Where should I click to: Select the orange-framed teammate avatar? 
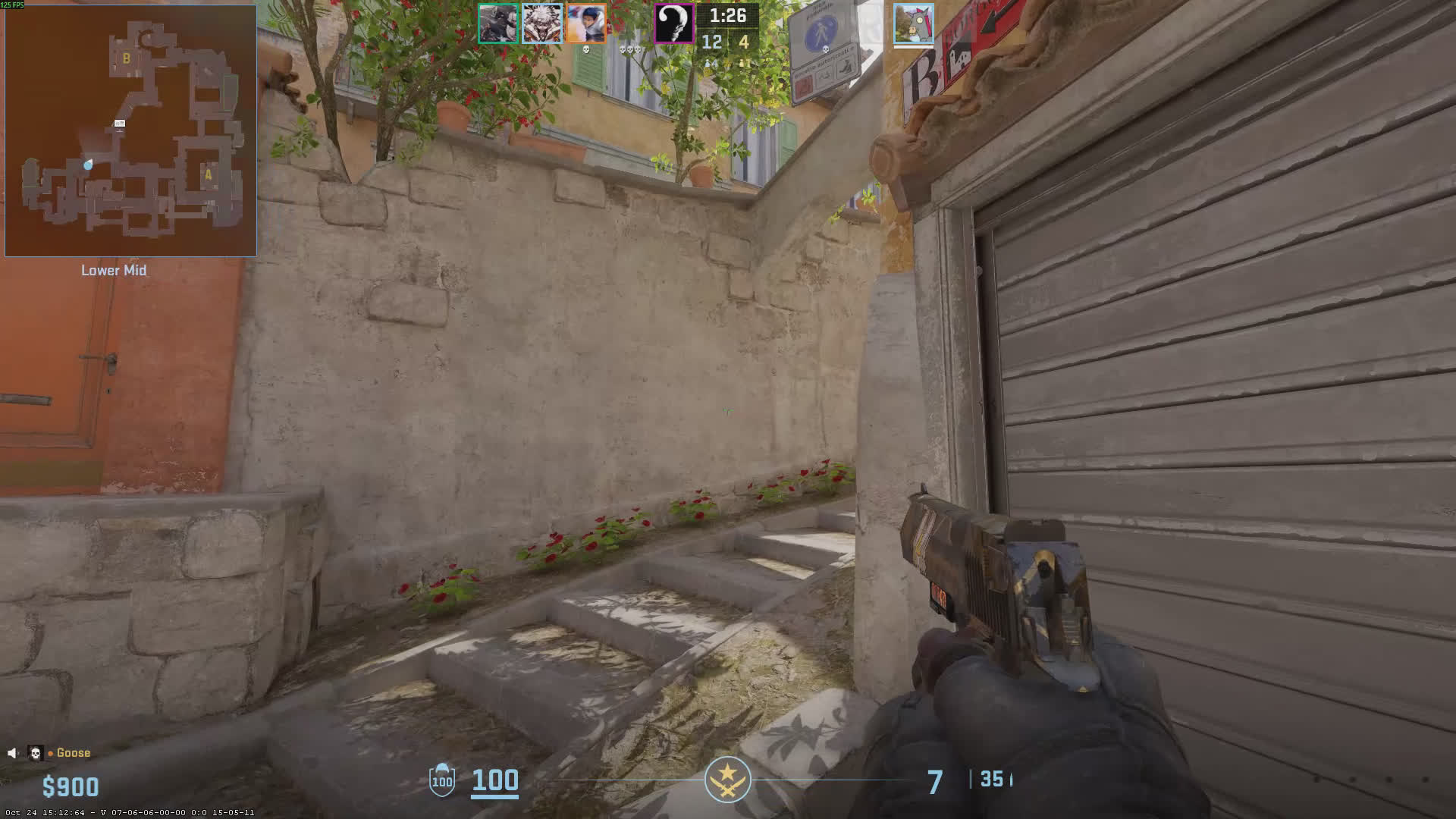[585, 24]
